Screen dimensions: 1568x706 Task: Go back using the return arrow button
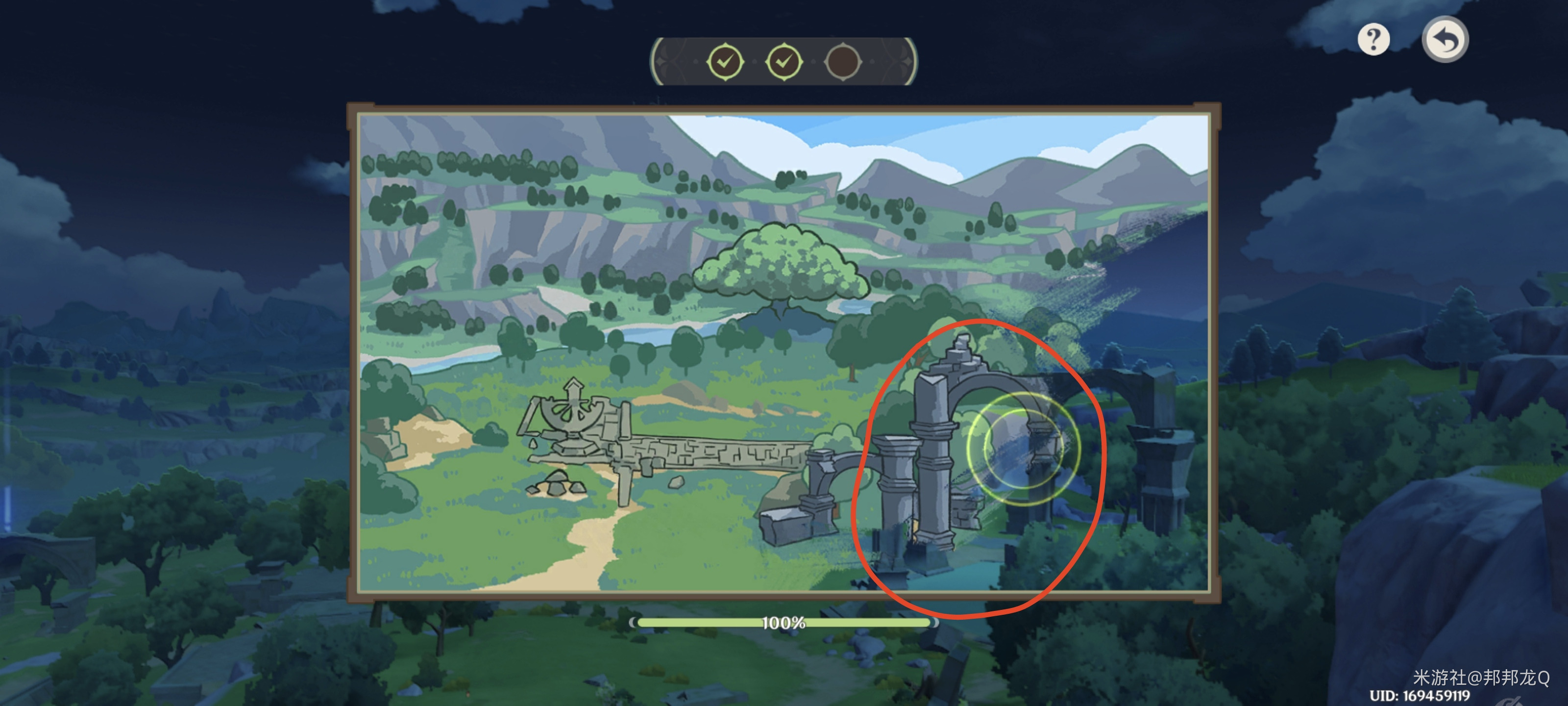tap(1445, 40)
